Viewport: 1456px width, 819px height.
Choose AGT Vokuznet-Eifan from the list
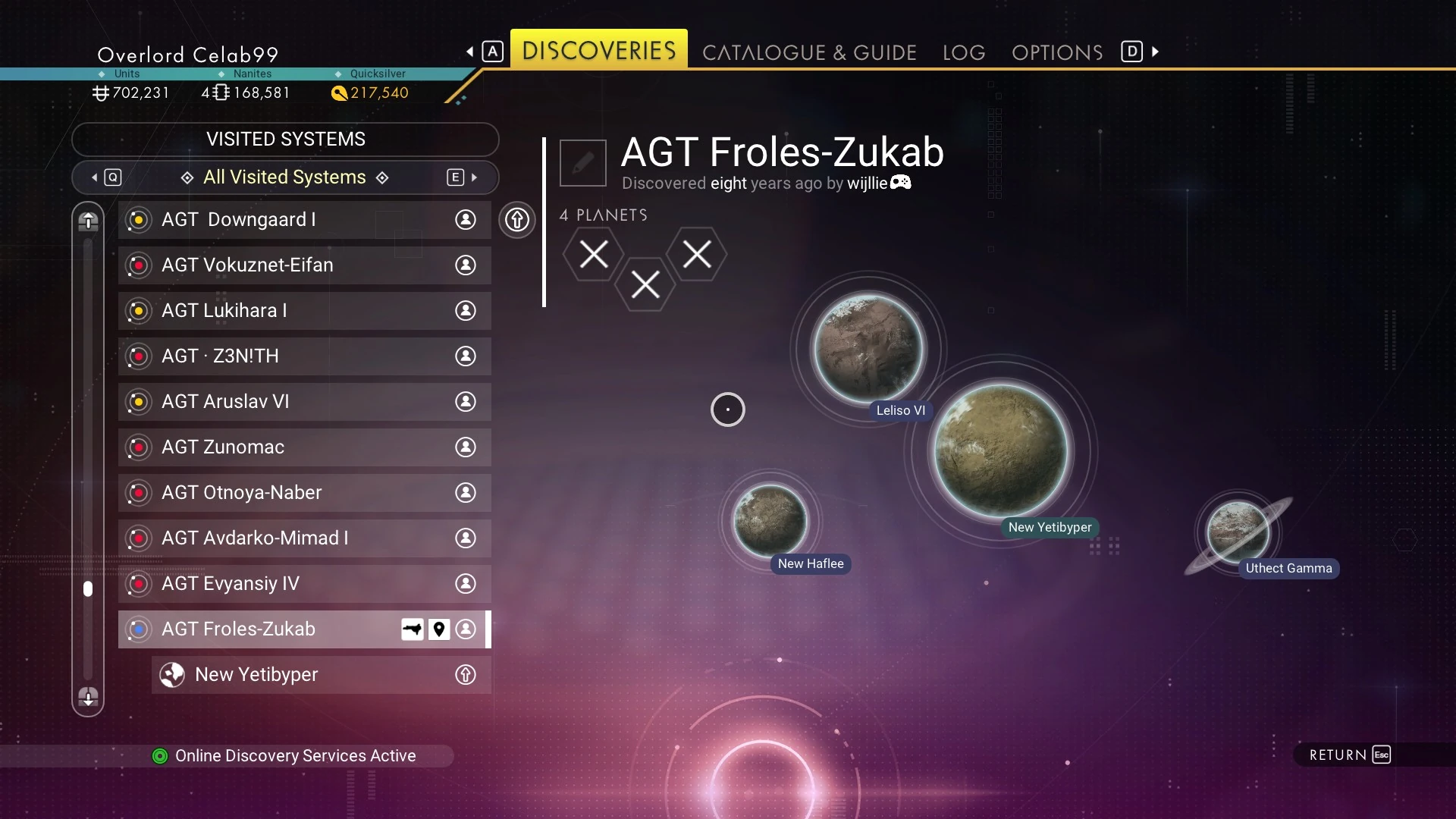pos(304,265)
